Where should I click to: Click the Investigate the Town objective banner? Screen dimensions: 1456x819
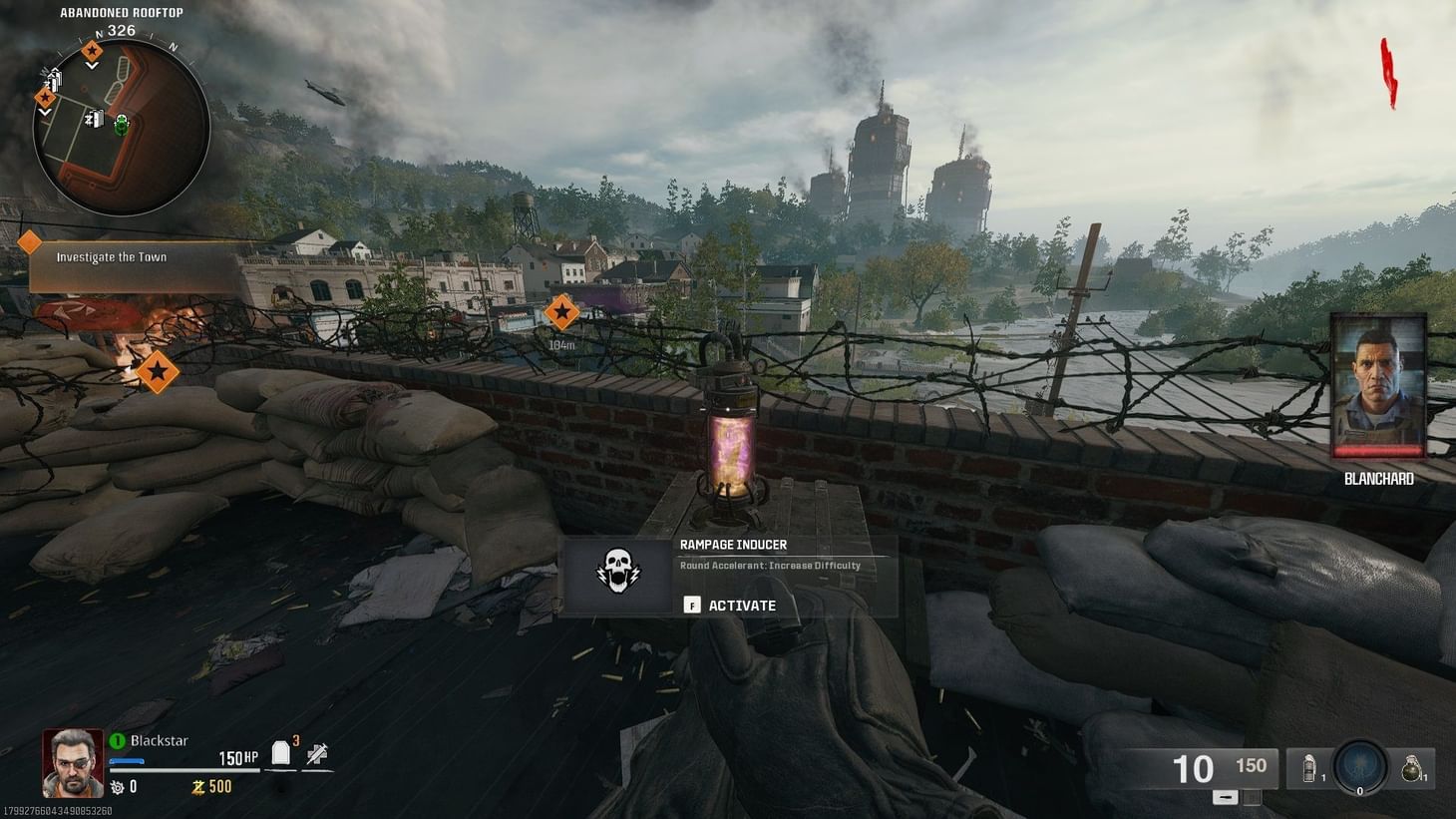[110, 256]
